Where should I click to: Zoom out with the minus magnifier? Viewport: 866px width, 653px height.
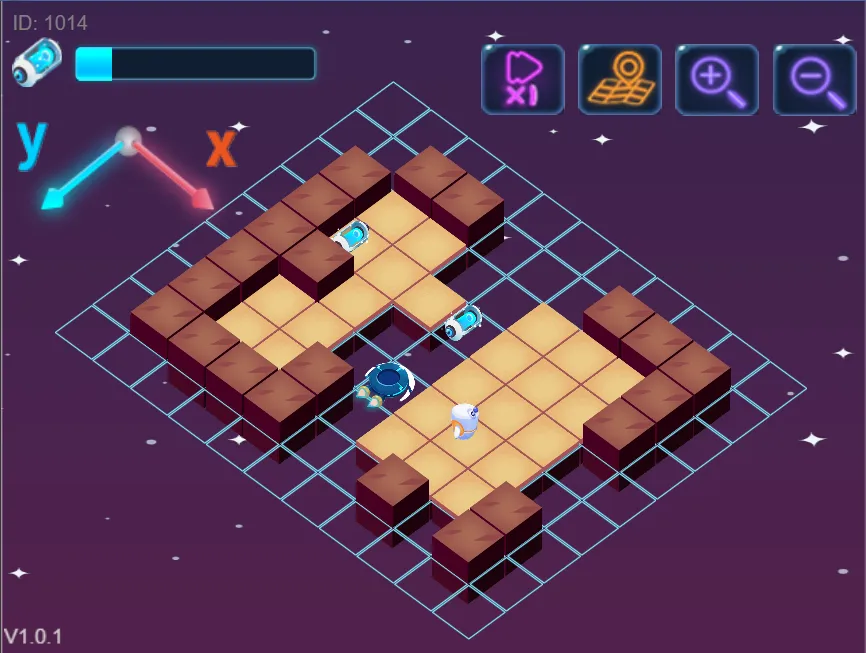pos(814,79)
